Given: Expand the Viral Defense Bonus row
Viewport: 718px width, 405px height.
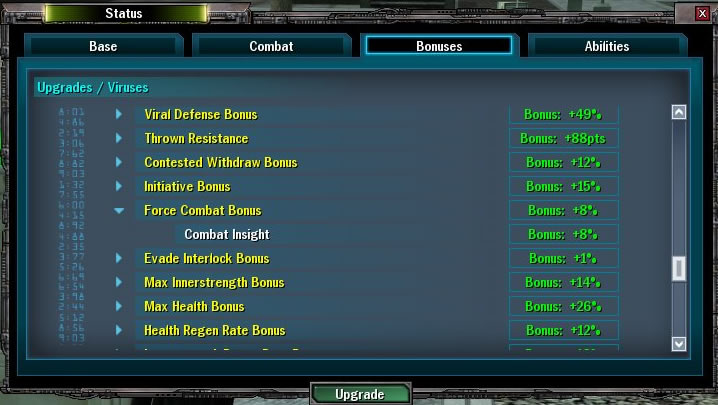Looking at the screenshot, I should point(119,114).
